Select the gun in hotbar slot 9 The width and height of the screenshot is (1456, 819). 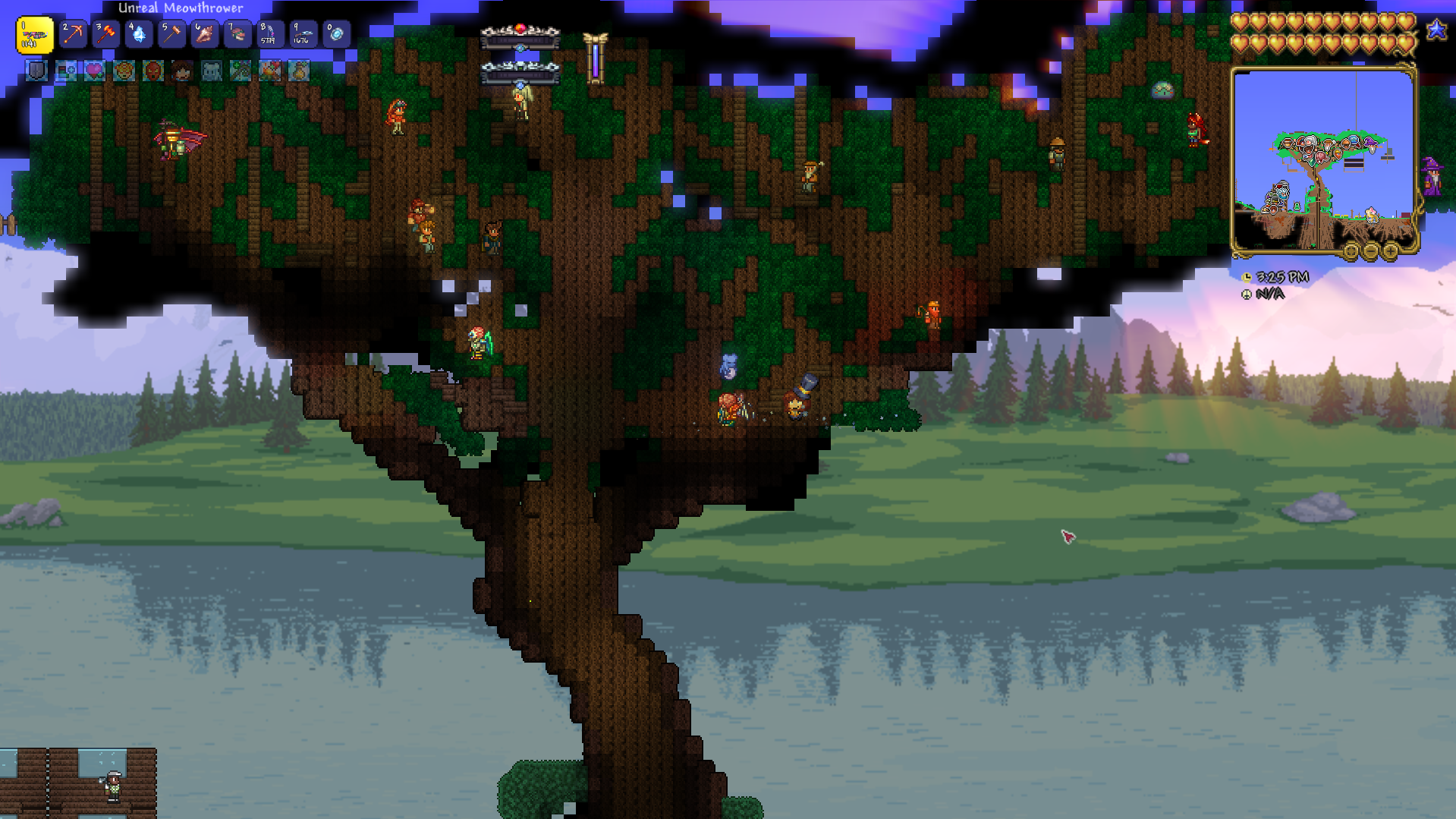click(302, 34)
